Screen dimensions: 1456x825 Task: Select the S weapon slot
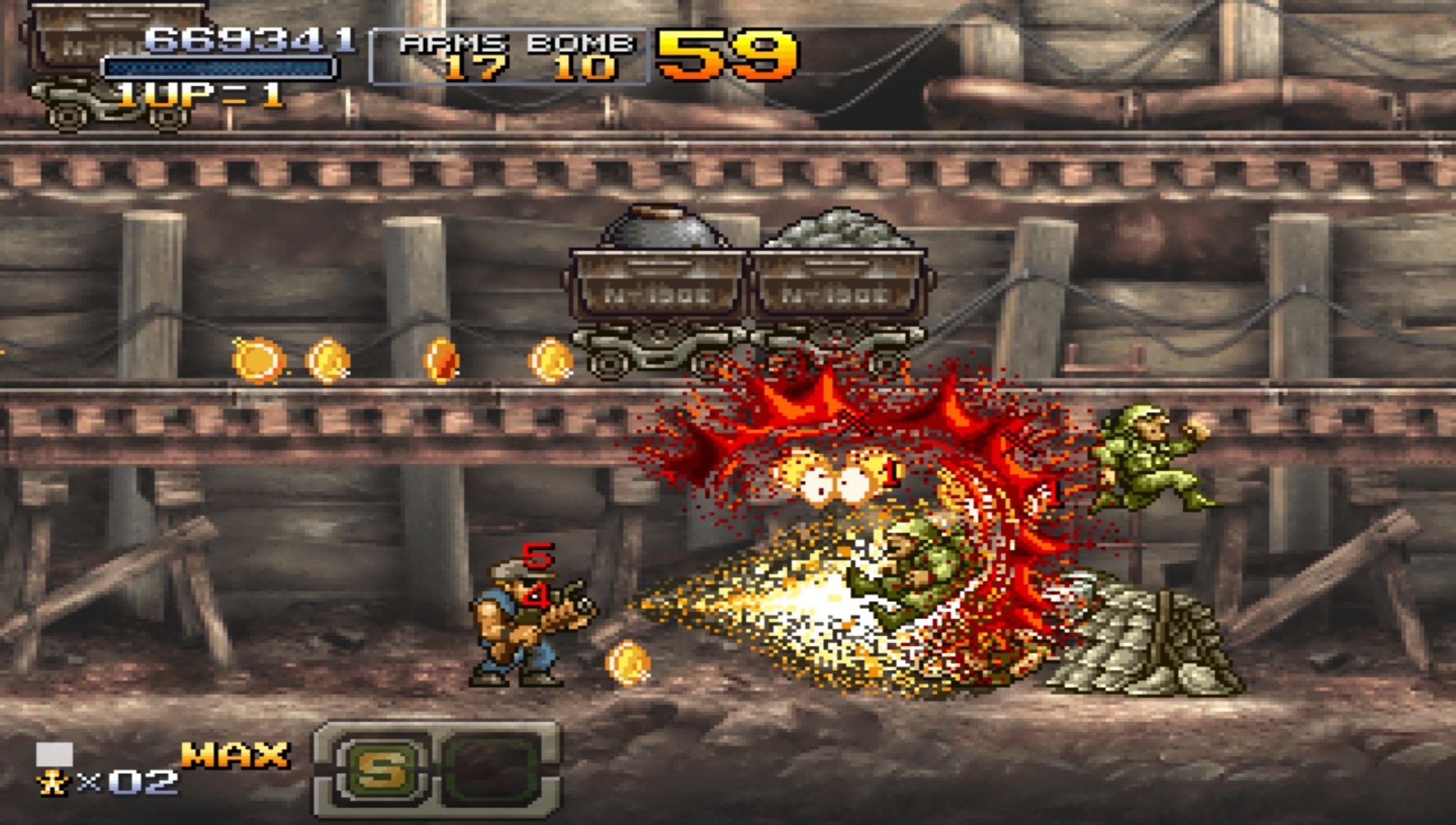380,770
